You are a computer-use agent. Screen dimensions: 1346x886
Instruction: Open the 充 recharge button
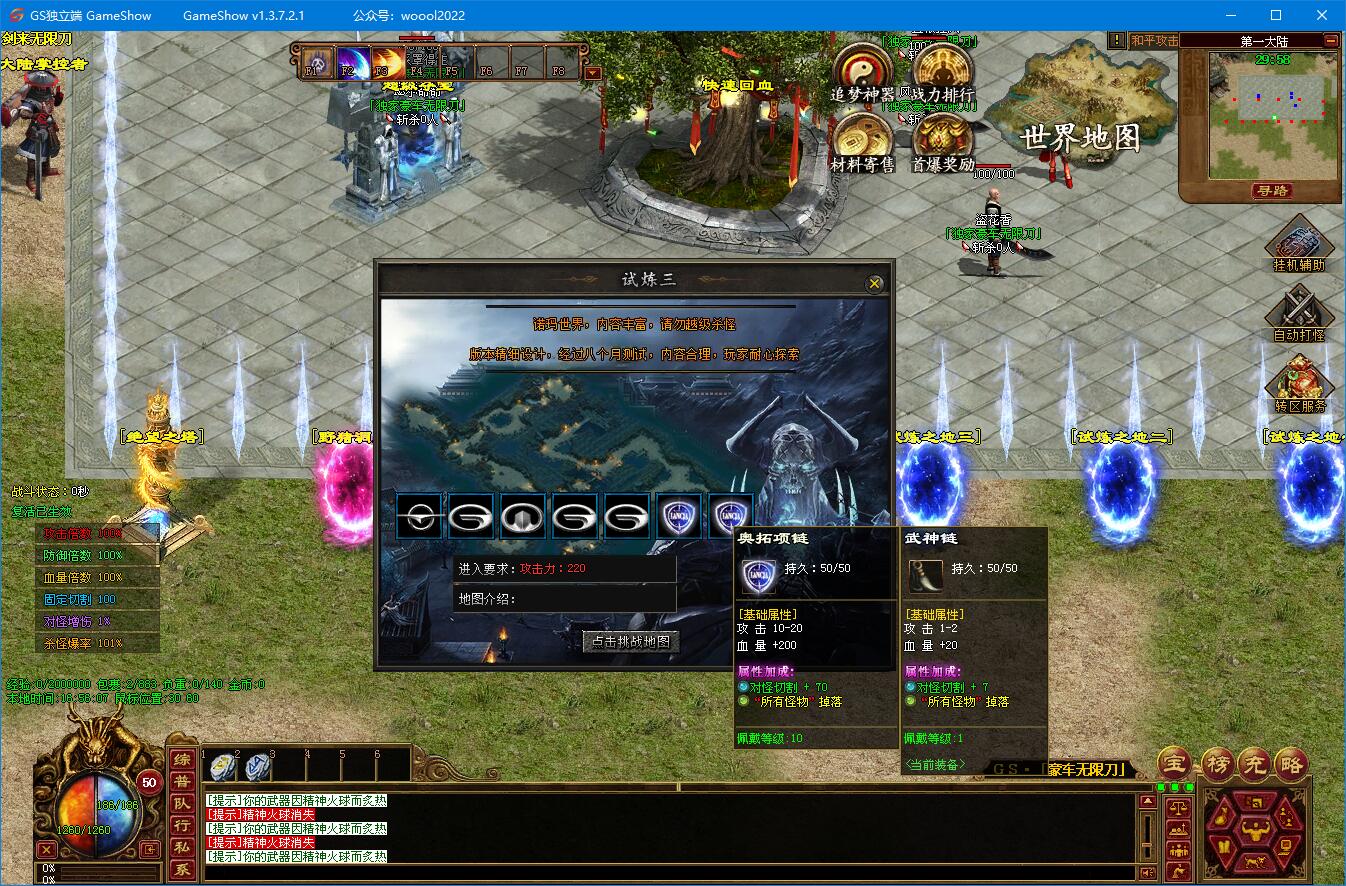(x=1254, y=765)
